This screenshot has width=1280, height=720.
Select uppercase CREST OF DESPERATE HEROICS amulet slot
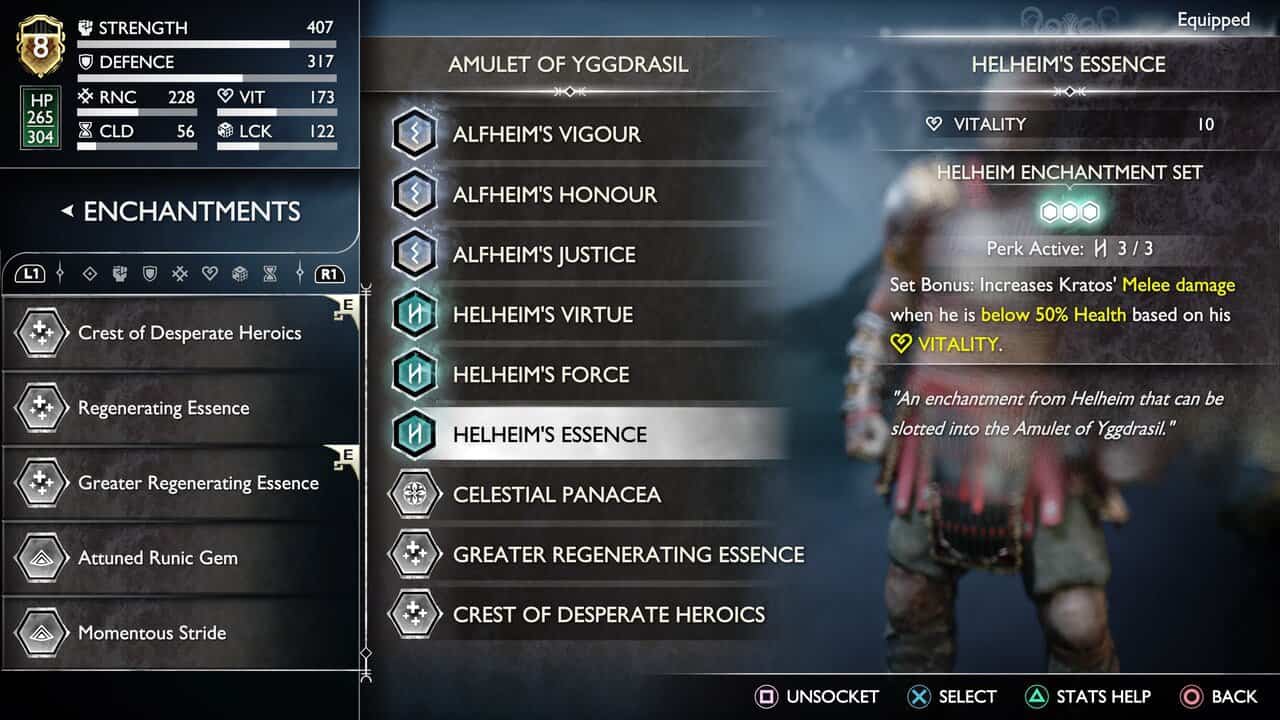point(608,614)
